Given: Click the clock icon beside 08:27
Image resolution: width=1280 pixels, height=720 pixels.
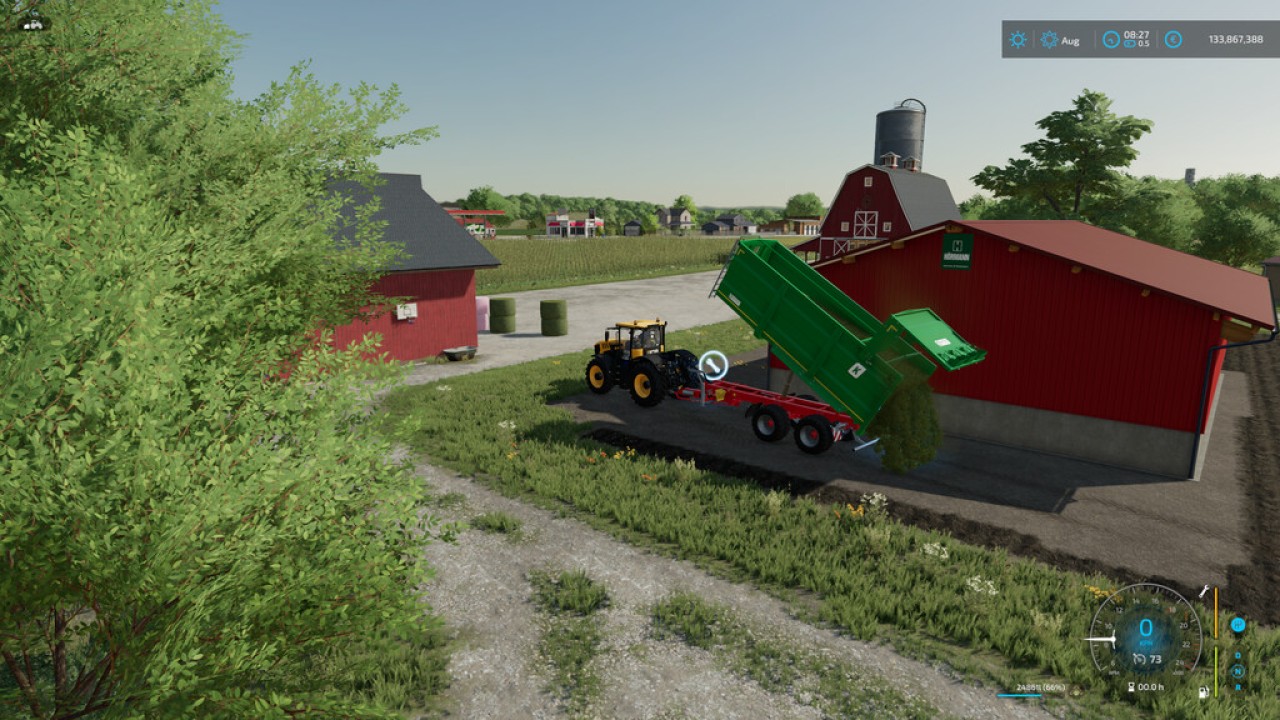Looking at the screenshot, I should pyautogui.click(x=1111, y=40).
